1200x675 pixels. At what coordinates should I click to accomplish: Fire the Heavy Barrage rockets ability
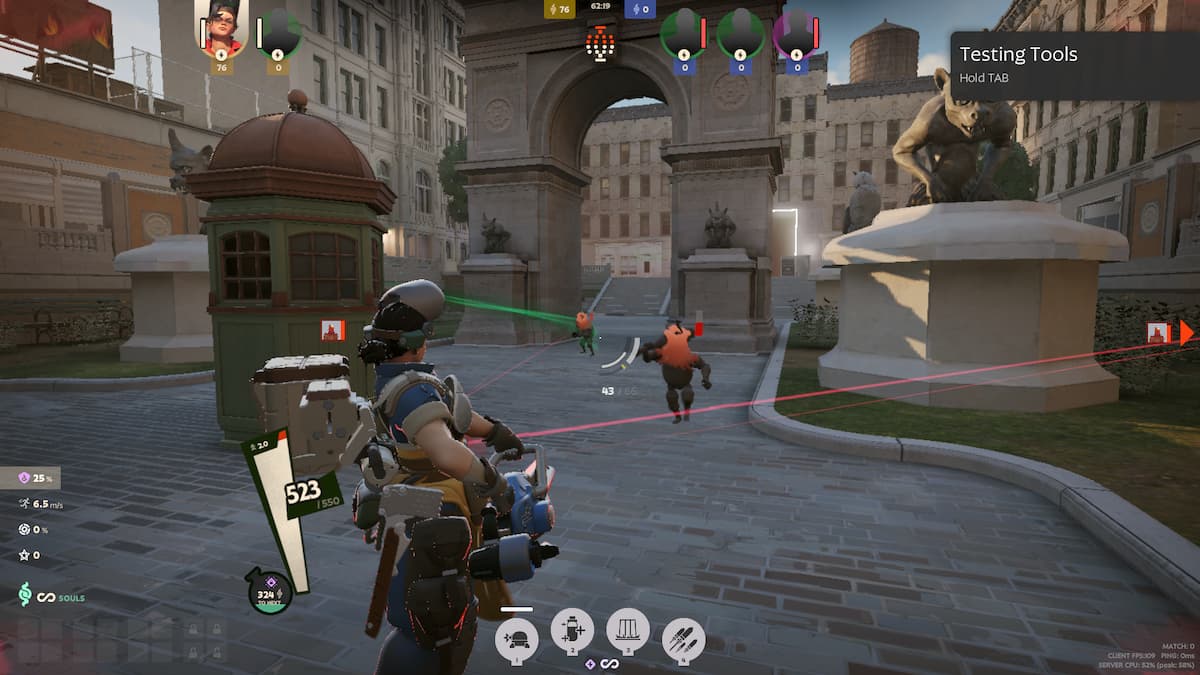[x=683, y=640]
